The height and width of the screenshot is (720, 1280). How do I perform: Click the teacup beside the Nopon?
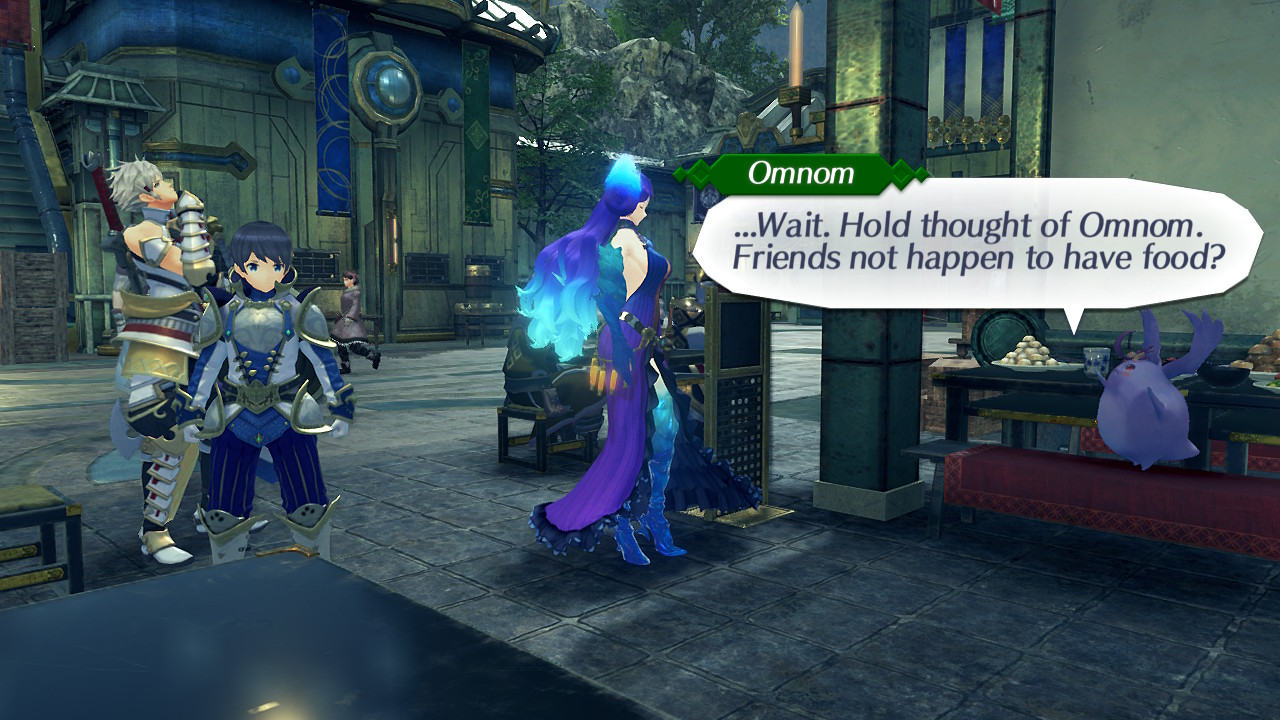1096,360
